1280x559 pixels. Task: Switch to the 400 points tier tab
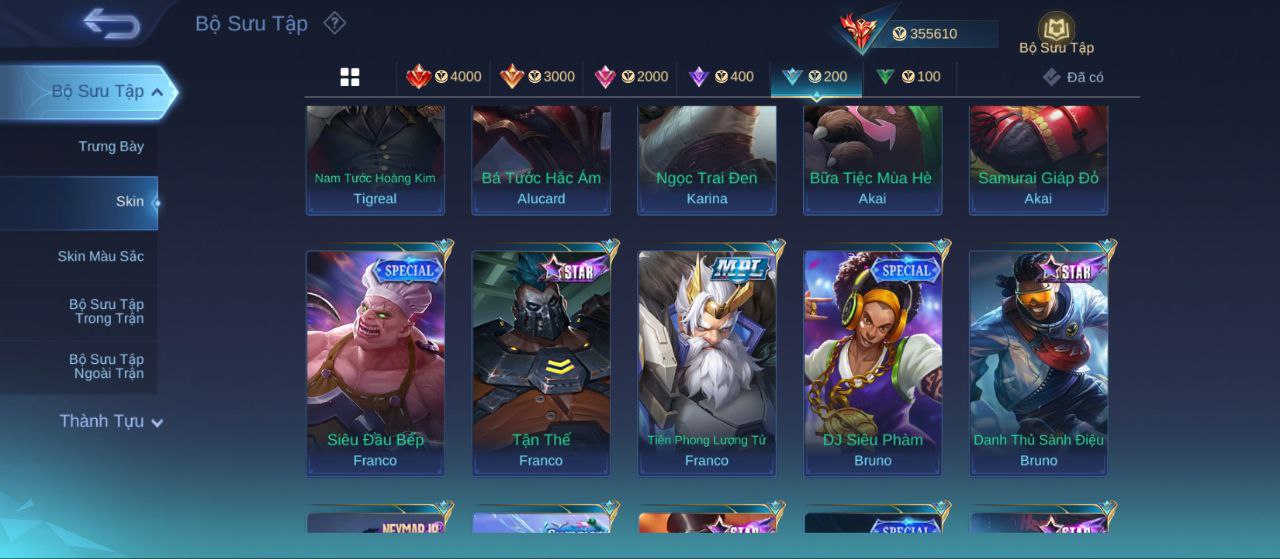[x=721, y=77]
